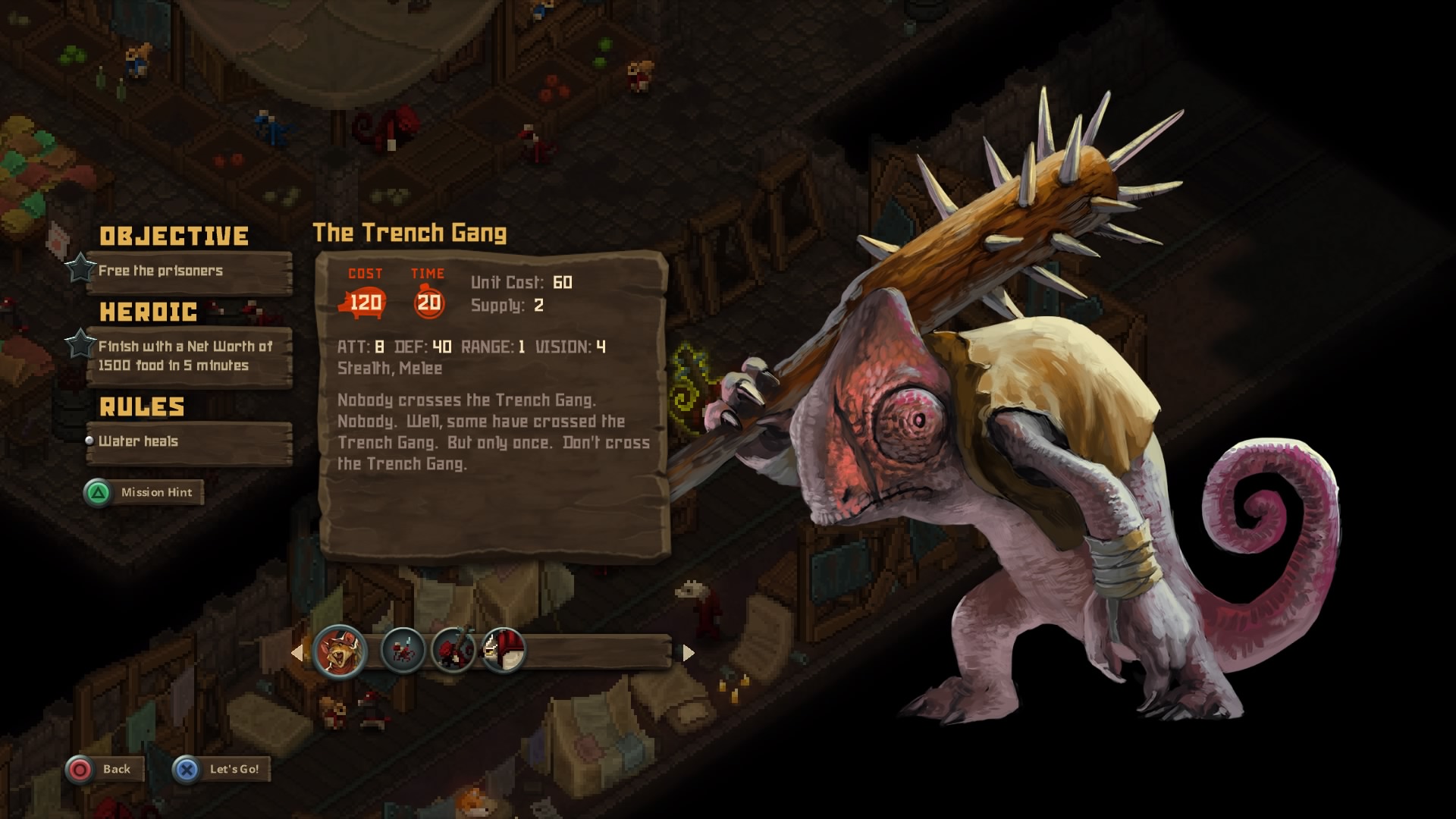Image resolution: width=1456 pixels, height=819 pixels.
Task: Show previous unit with the left arrow
Action: pos(297,653)
